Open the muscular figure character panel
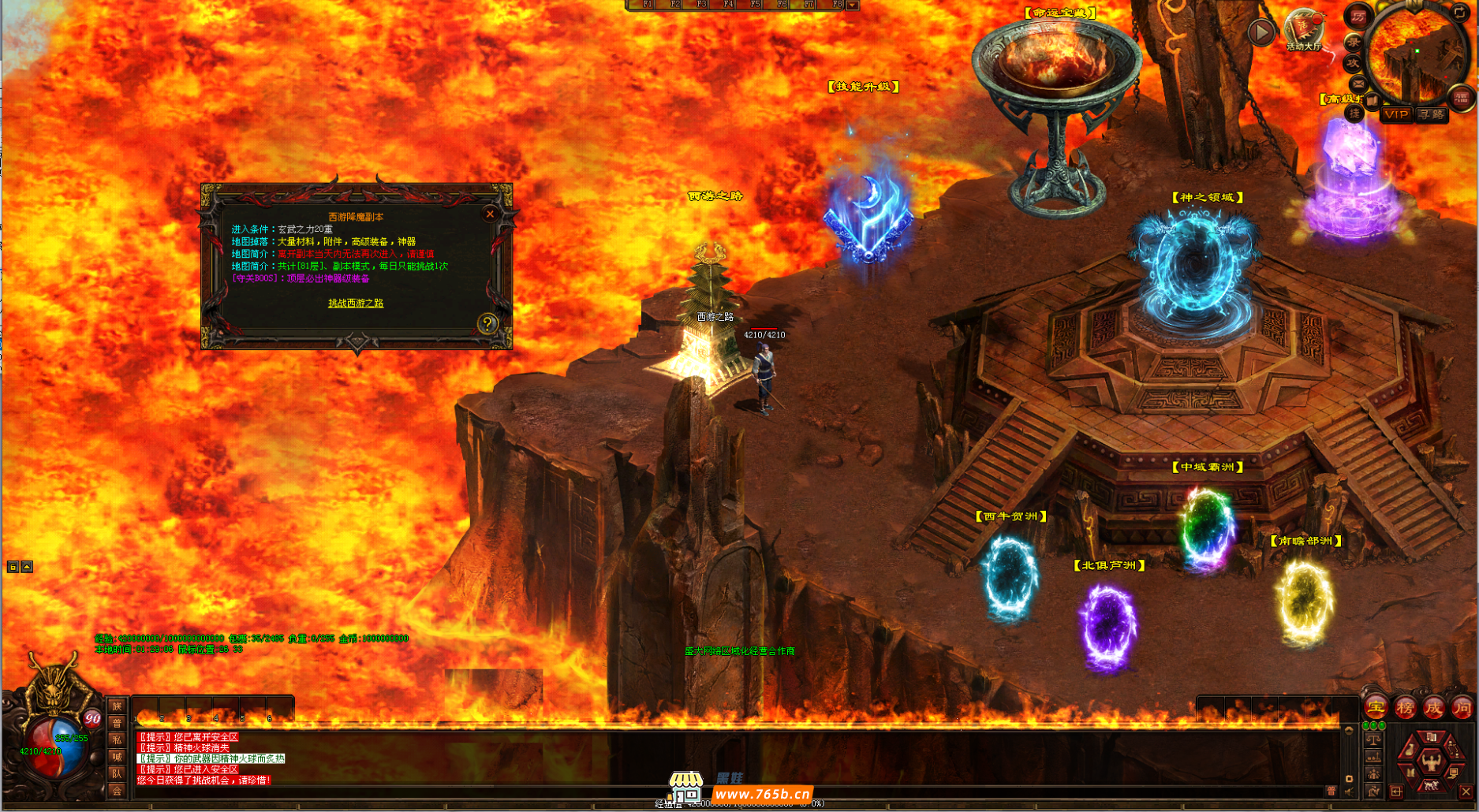The image size is (1479, 812). click(1430, 761)
